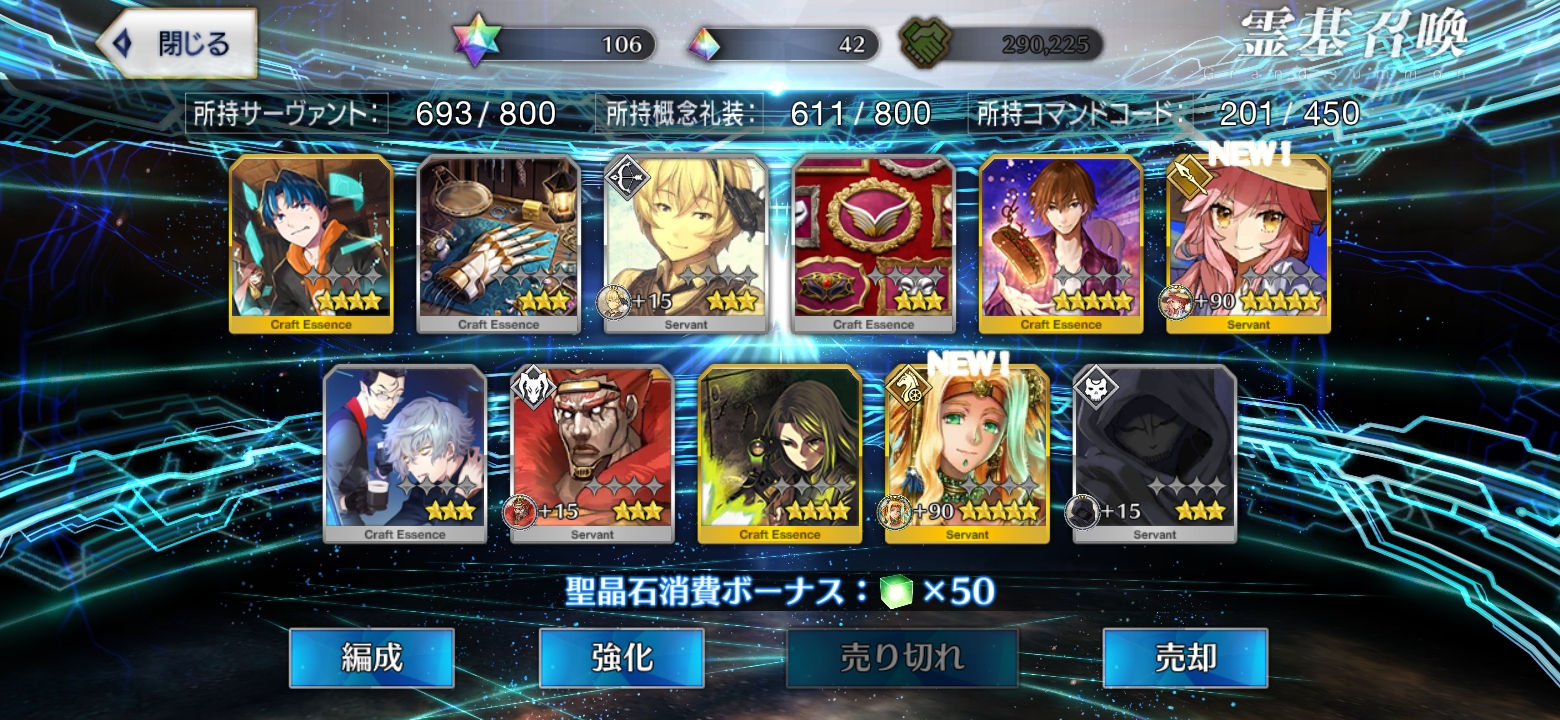Tap the 売却 sell button
Image resolution: width=1560 pixels, height=720 pixels.
(1185, 657)
